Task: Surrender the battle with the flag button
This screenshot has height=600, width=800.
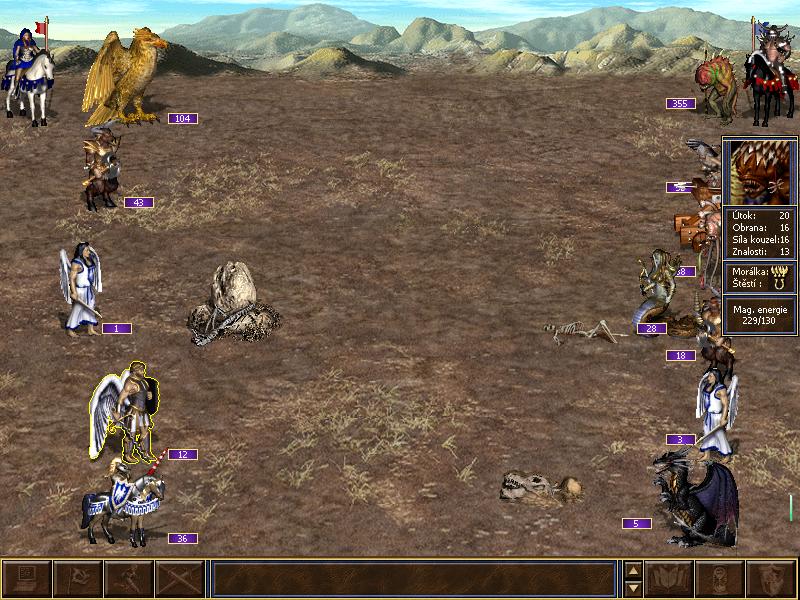Action: [x=78, y=579]
